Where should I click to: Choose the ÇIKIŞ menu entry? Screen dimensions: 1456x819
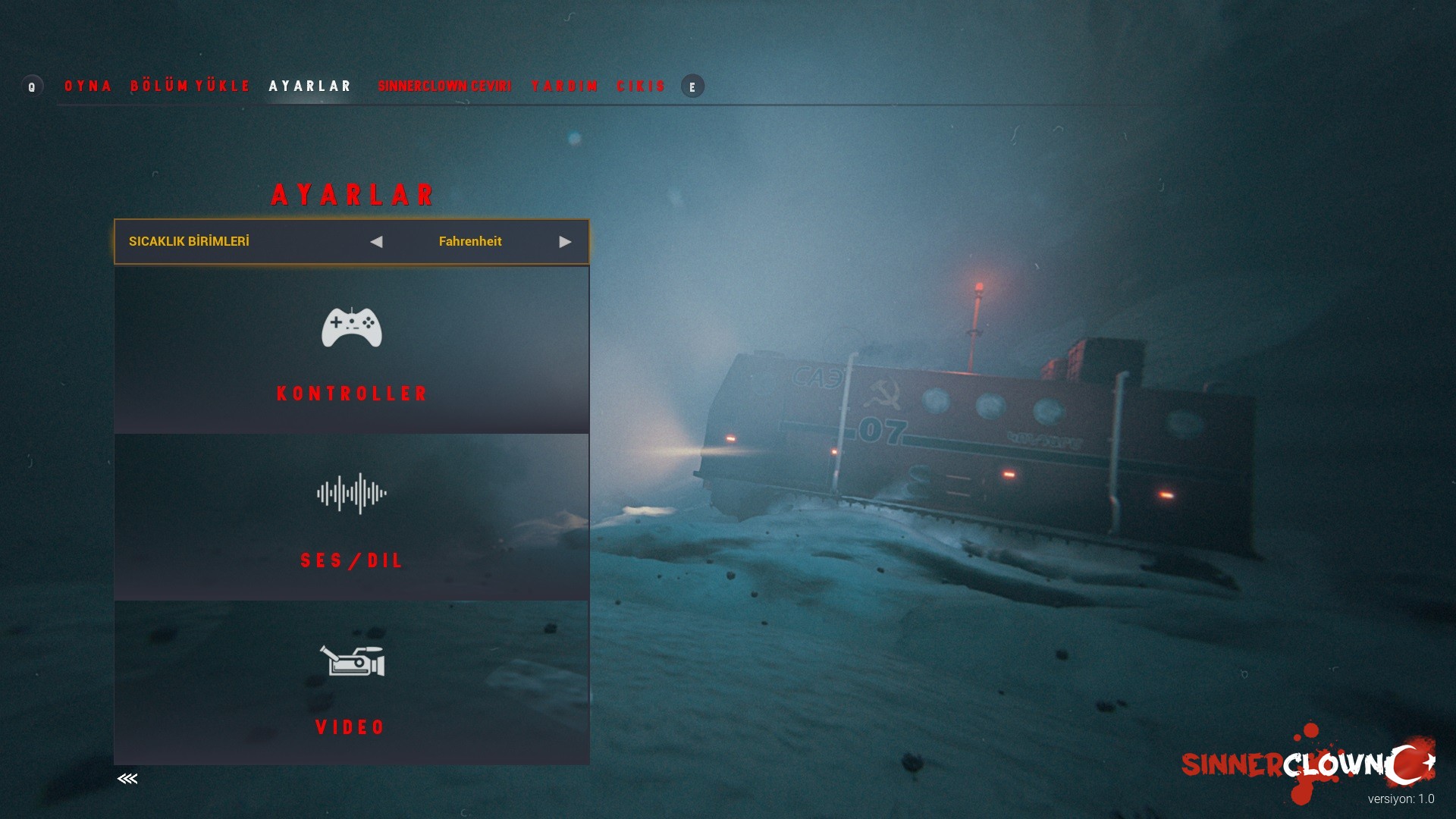(x=641, y=86)
